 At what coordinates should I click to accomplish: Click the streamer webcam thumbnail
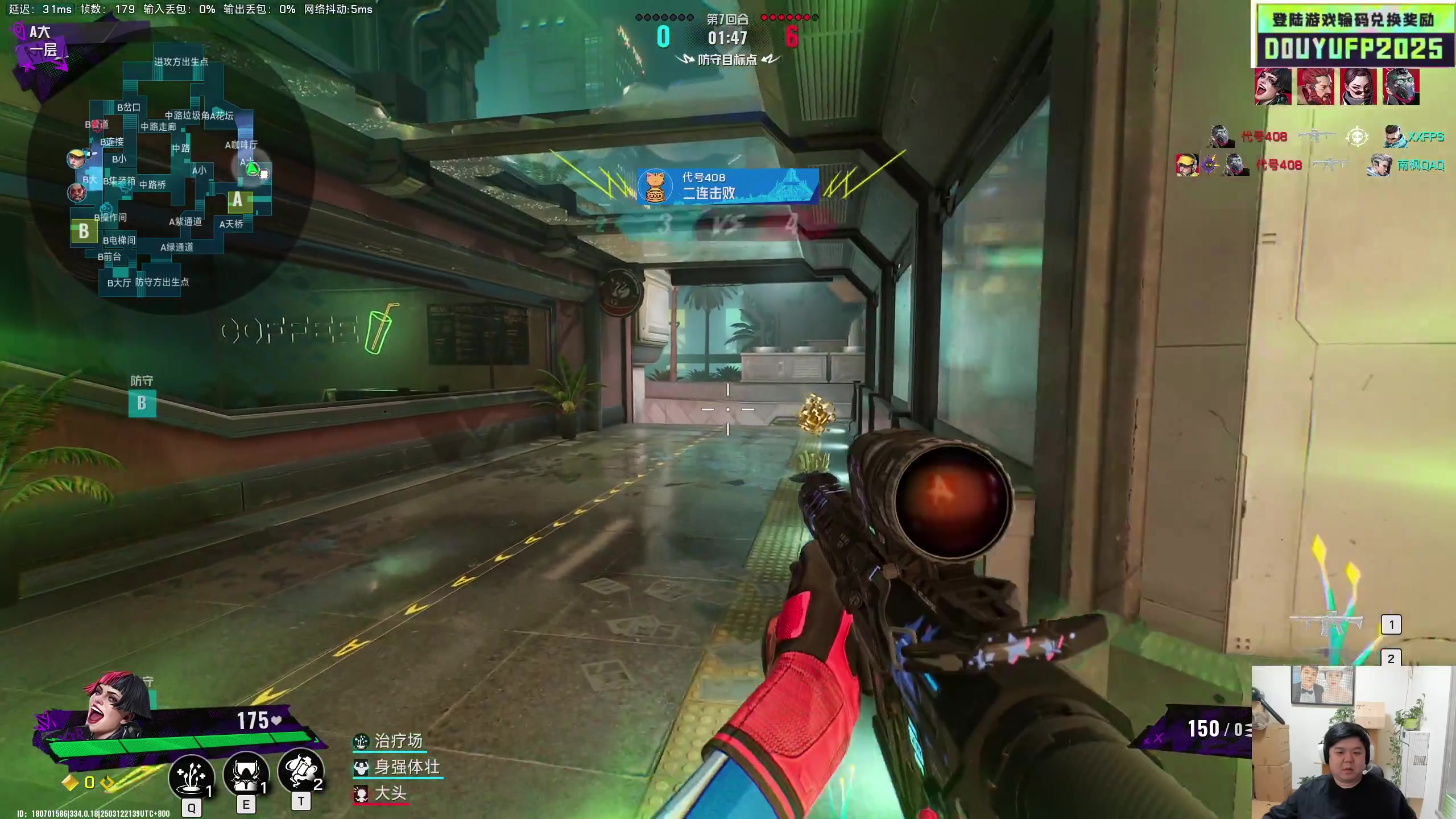coord(1352,742)
